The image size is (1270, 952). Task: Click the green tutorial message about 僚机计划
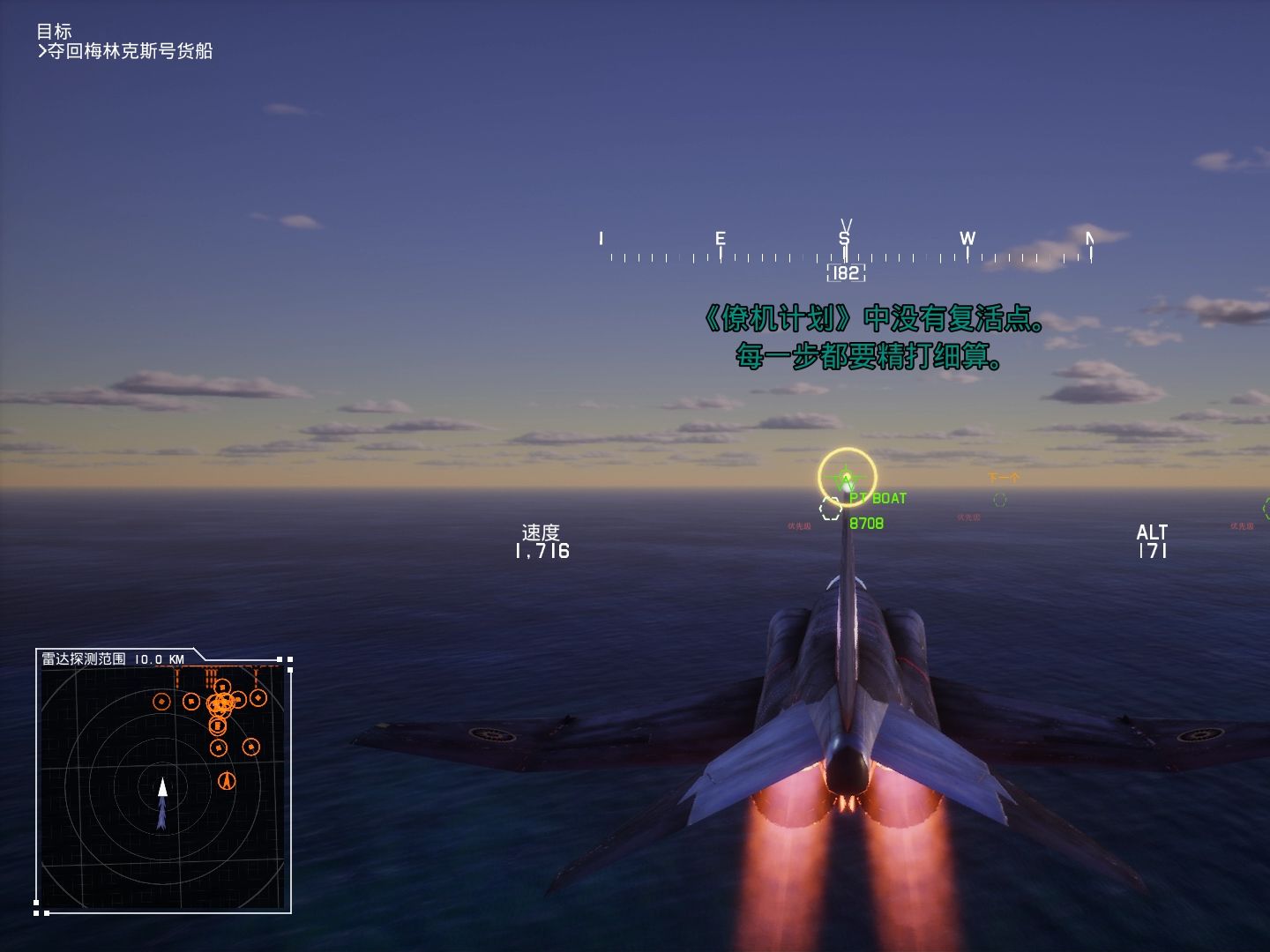[871, 338]
